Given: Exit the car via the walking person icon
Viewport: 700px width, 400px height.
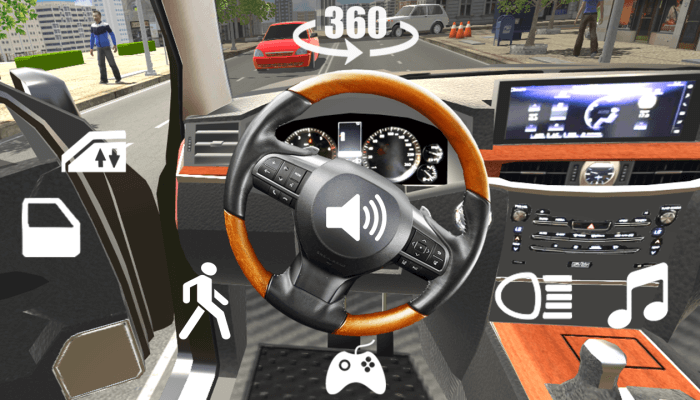Looking at the screenshot, I should click(x=206, y=300).
